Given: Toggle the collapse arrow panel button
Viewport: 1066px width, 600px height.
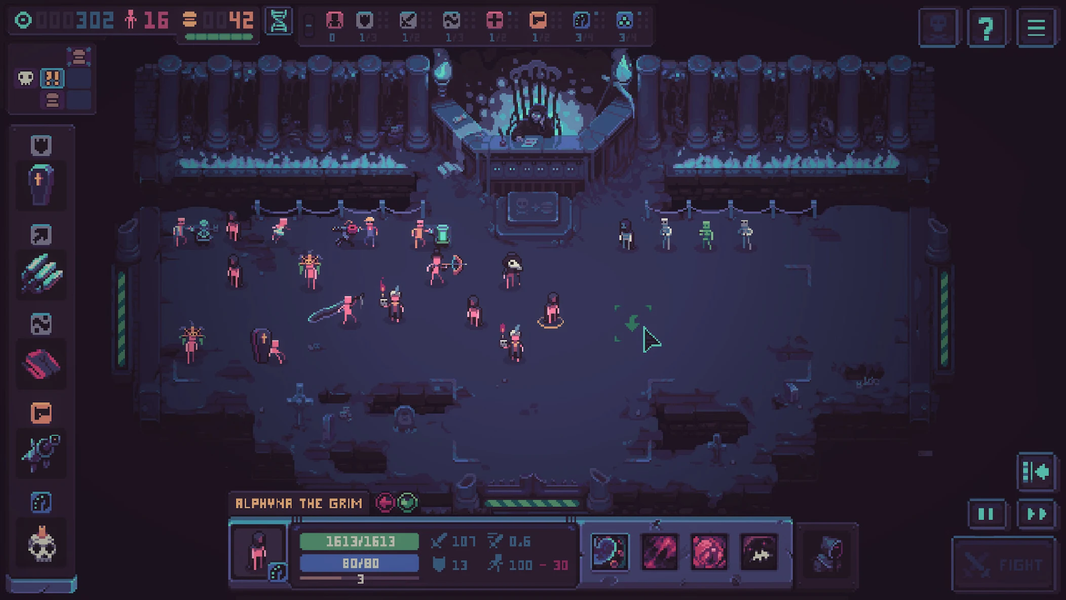Looking at the screenshot, I should click(x=1036, y=471).
